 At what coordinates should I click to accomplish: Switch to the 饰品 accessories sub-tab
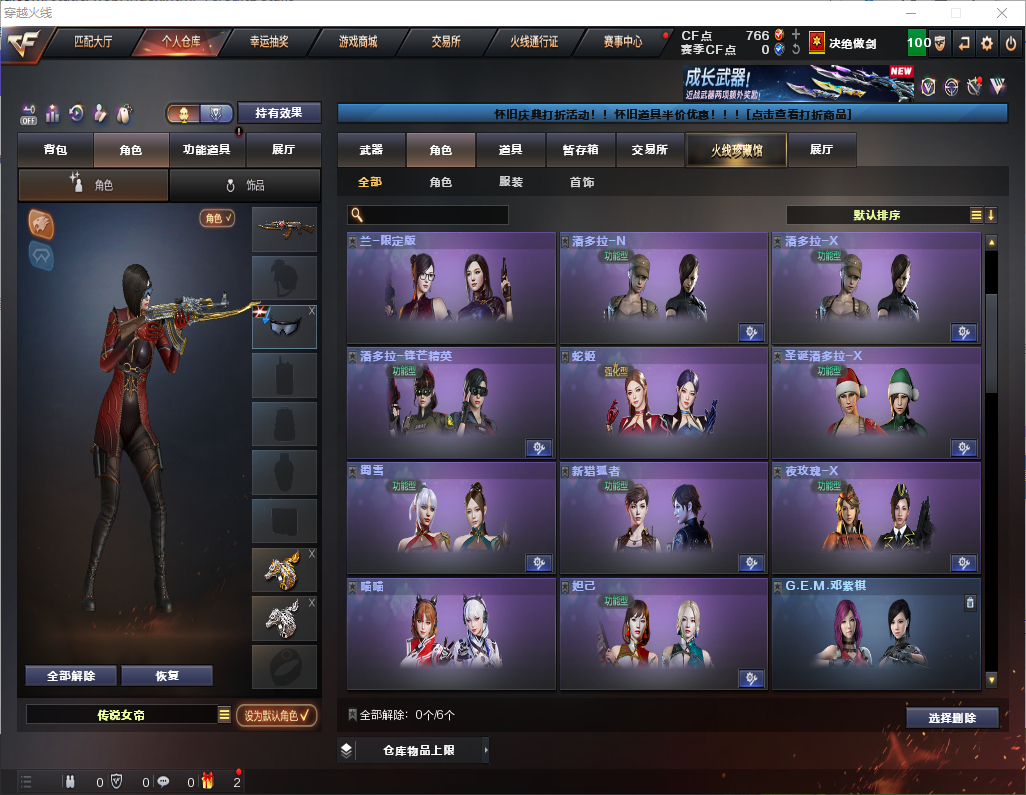(x=245, y=185)
